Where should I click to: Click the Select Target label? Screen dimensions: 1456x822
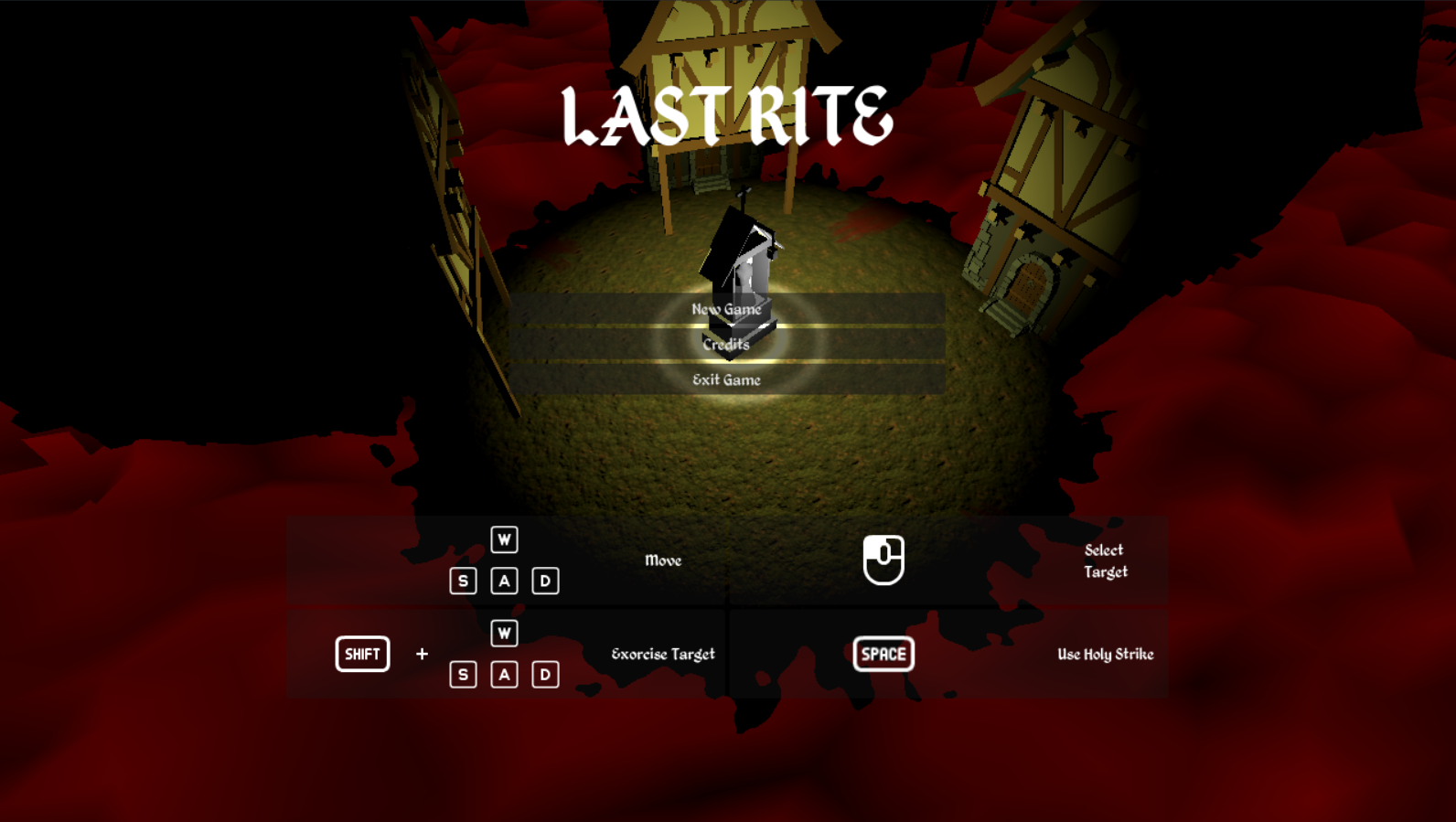pos(1104,560)
